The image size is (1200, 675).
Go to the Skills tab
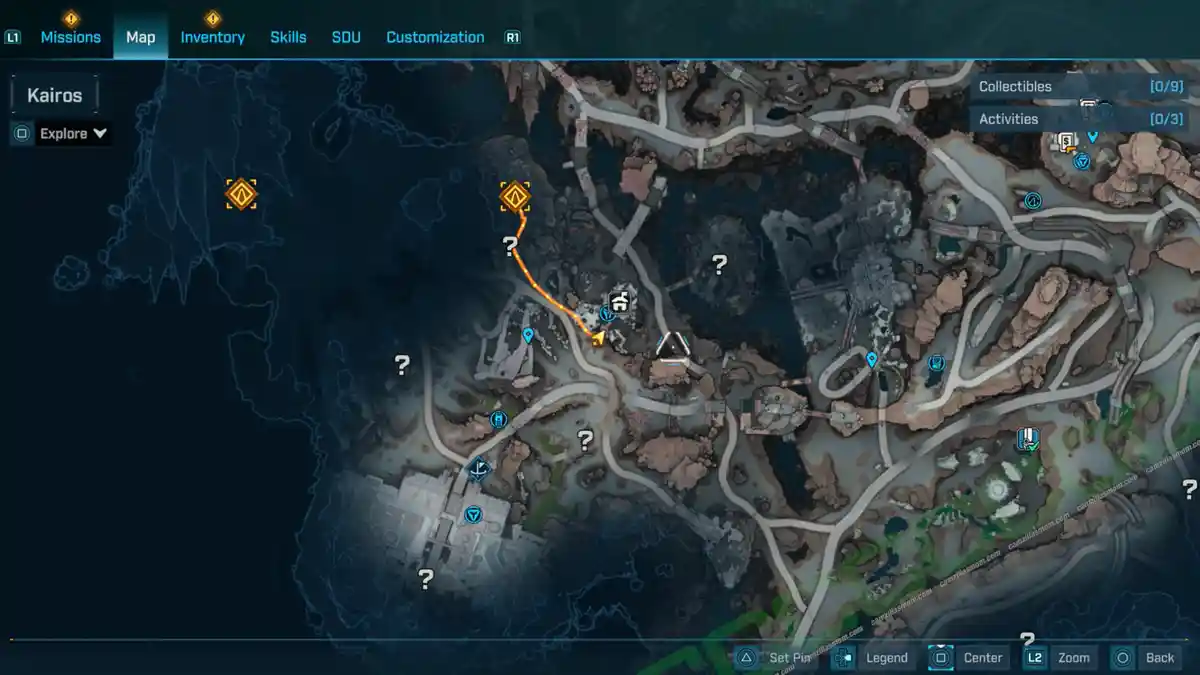coord(288,37)
